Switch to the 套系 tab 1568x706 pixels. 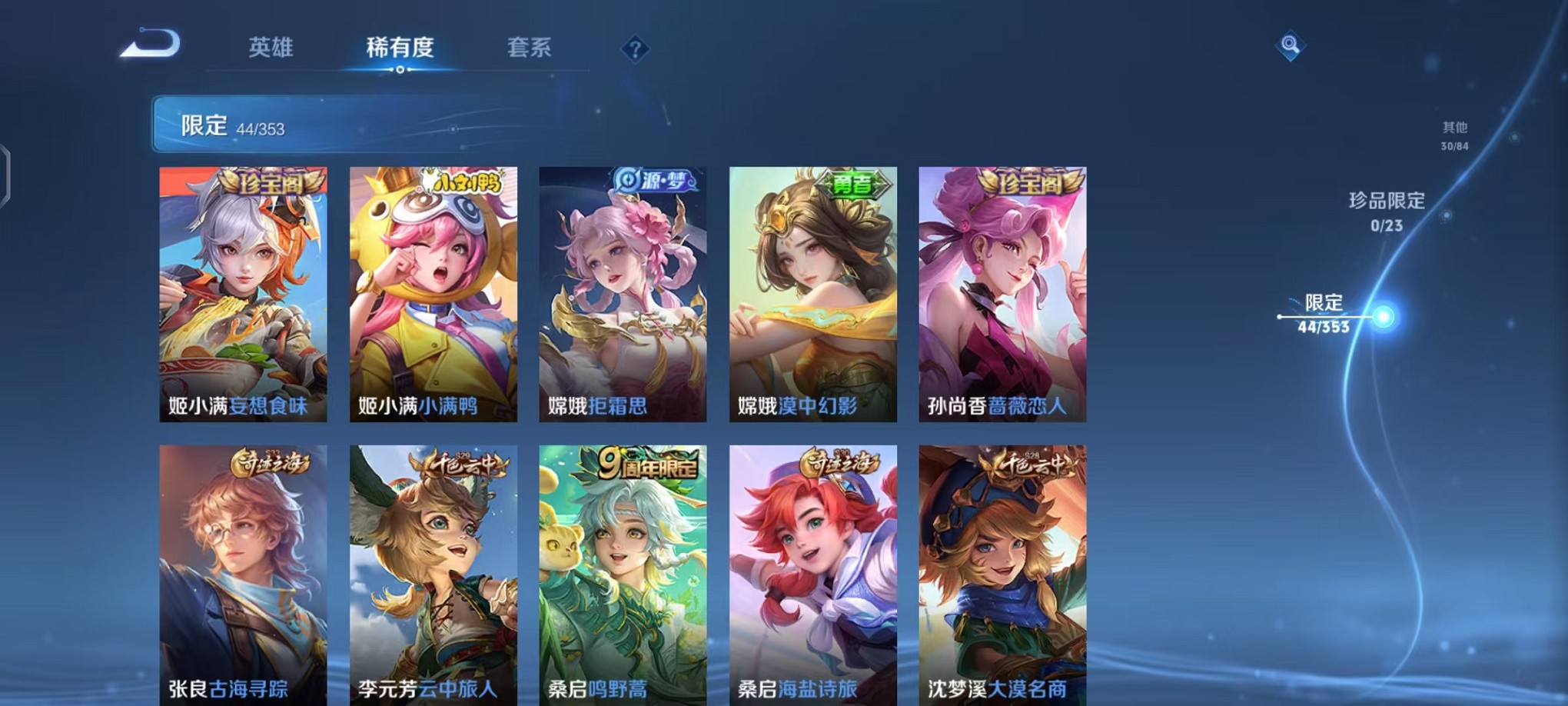[530, 48]
